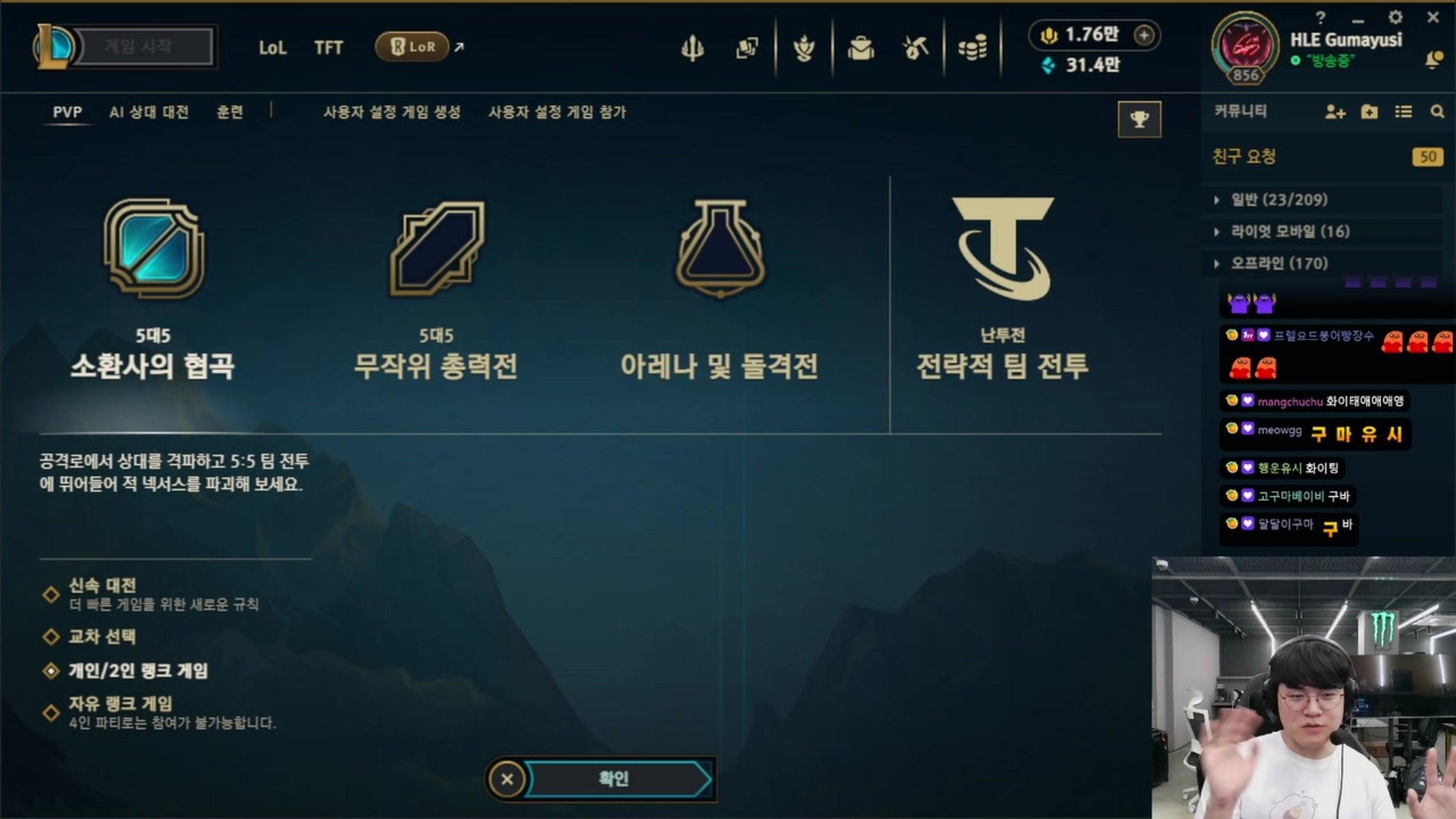Open the trophy tournament icon above game modes
The width and height of the screenshot is (1456, 819).
[1140, 120]
